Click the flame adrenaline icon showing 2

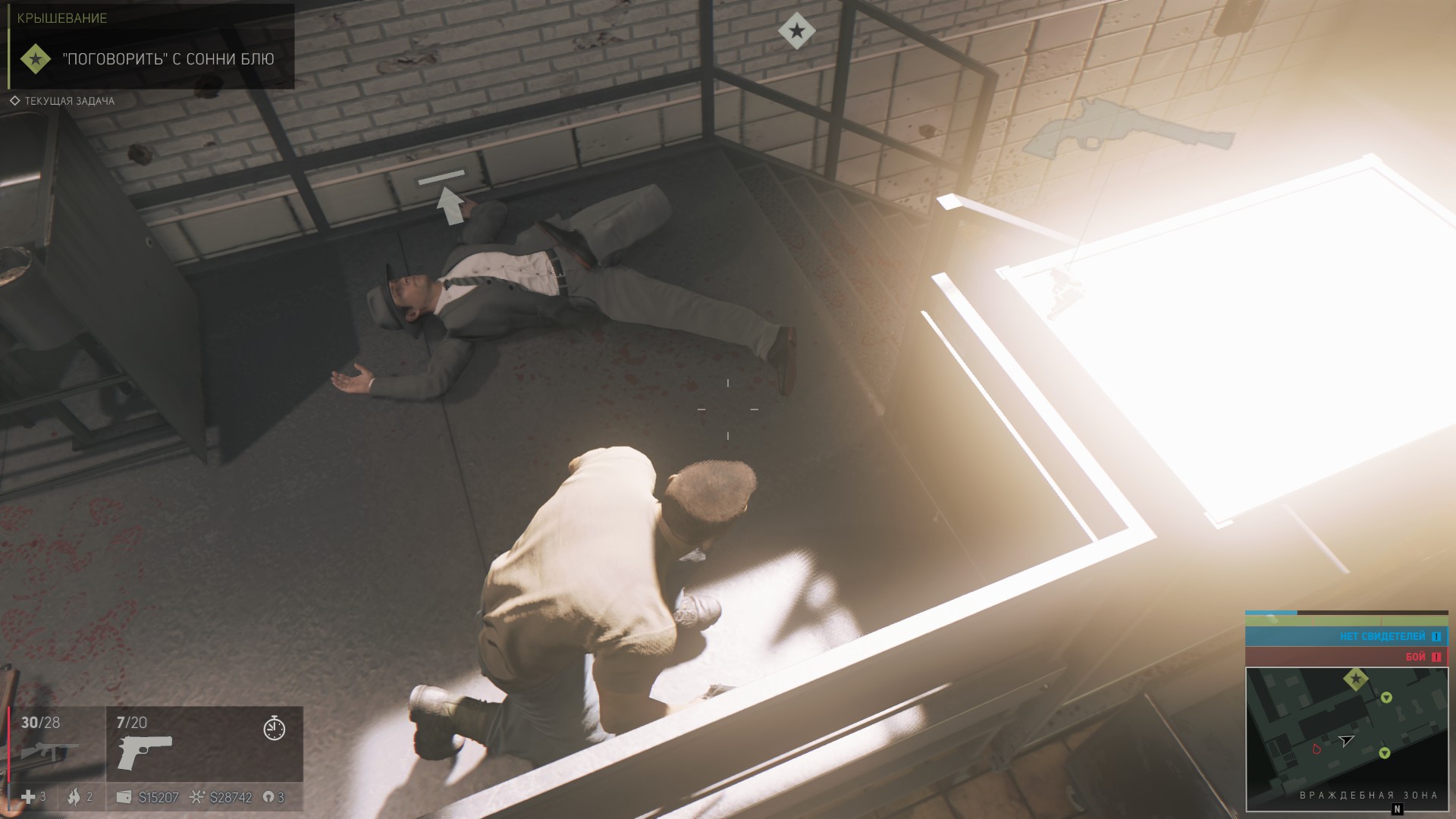pyautogui.click(x=74, y=798)
